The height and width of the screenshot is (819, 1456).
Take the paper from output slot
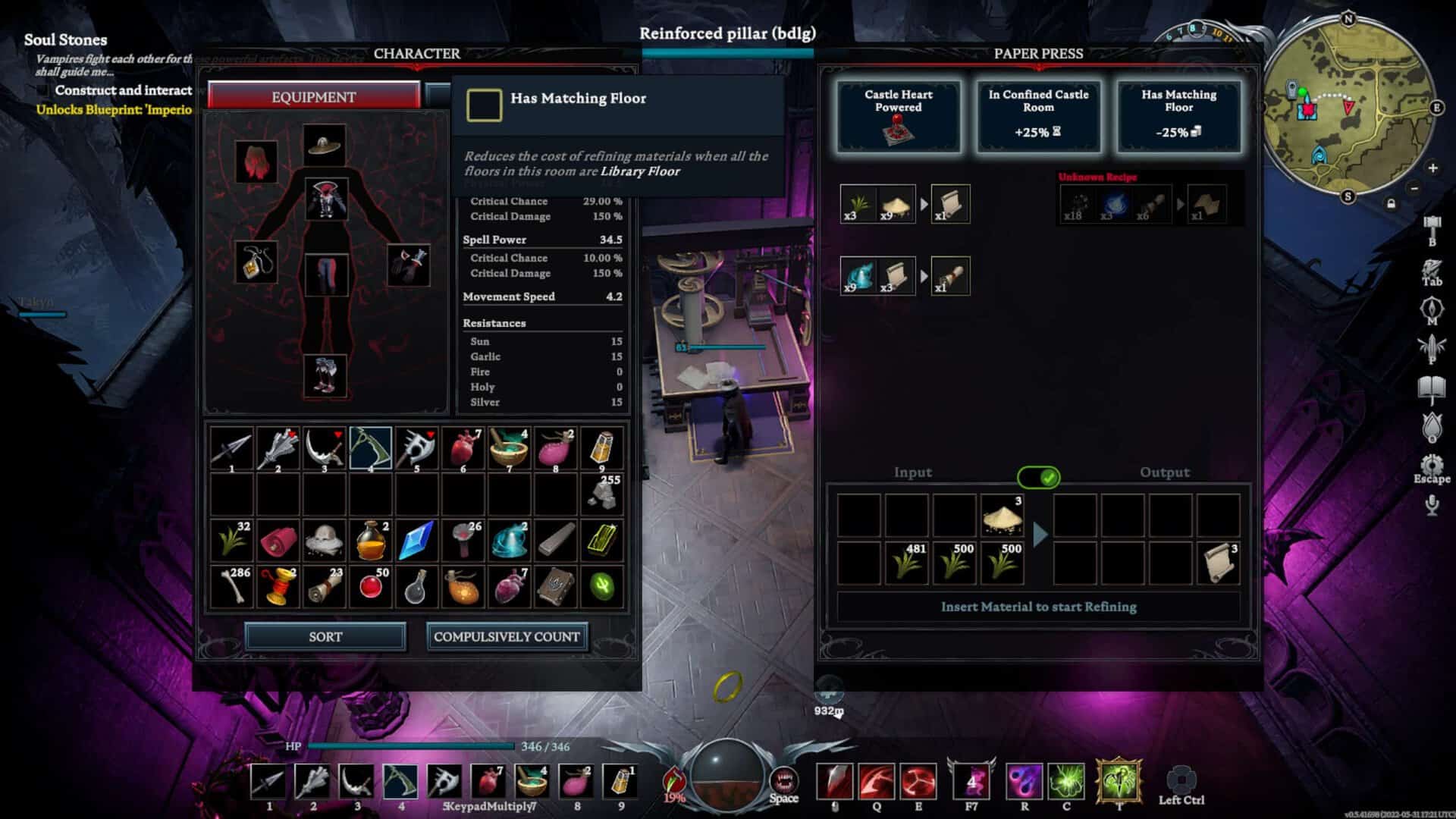1218,564
